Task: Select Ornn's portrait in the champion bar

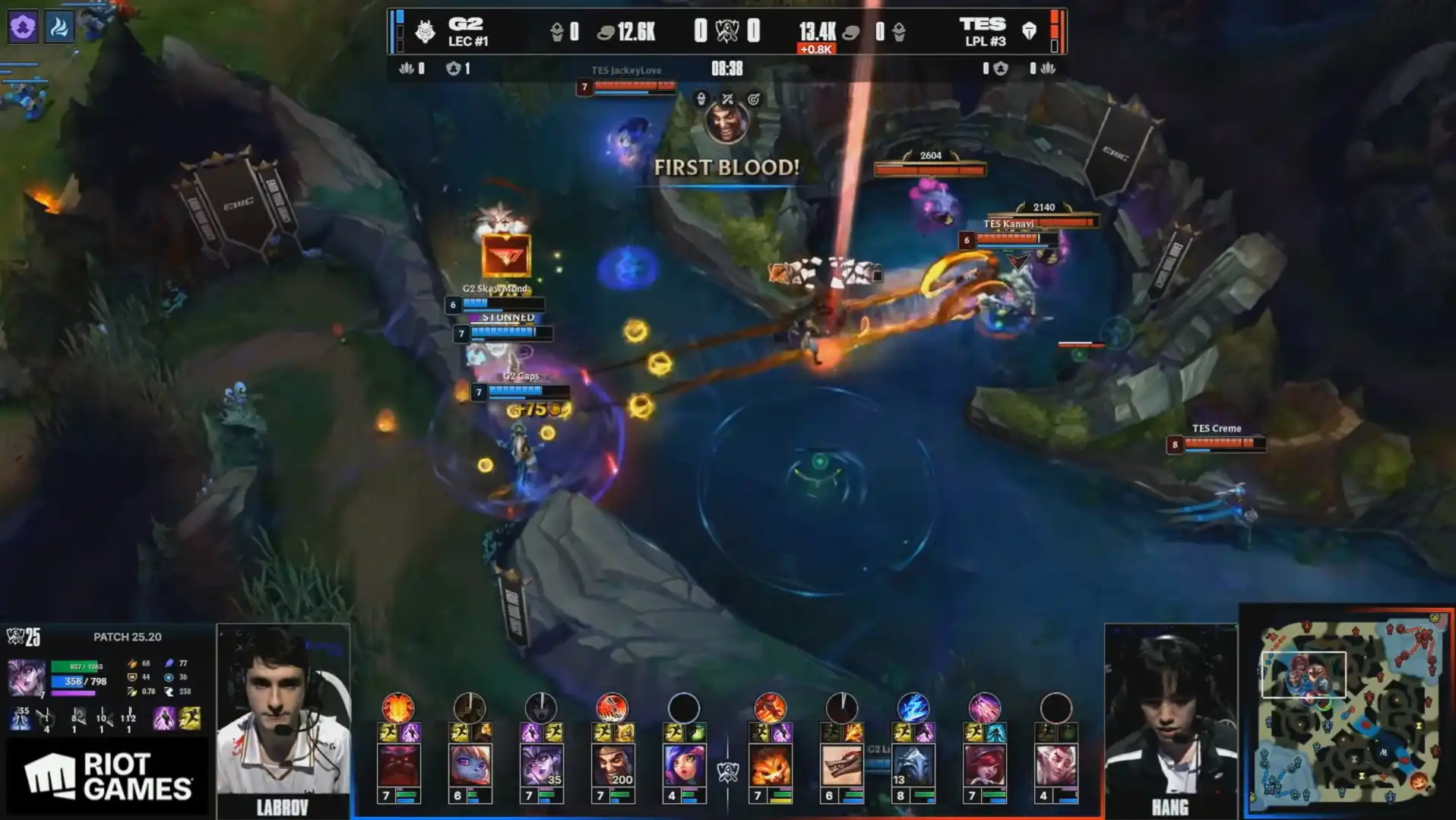Action: [x=398, y=765]
